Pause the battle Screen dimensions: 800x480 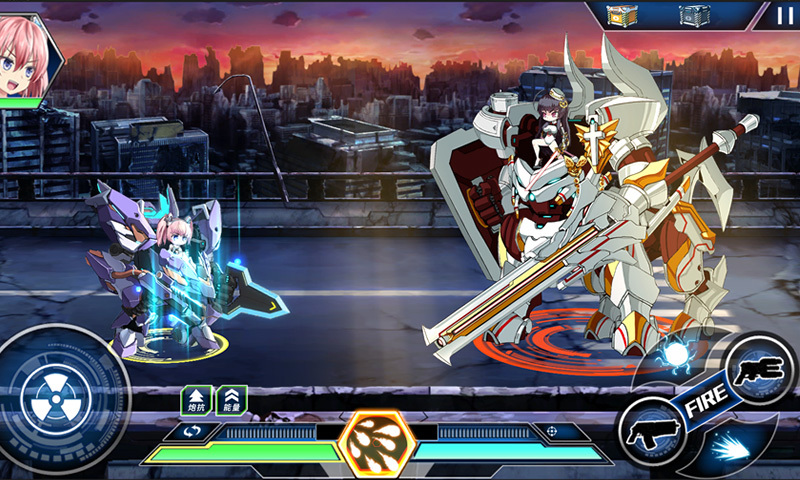pyautogui.click(x=783, y=15)
